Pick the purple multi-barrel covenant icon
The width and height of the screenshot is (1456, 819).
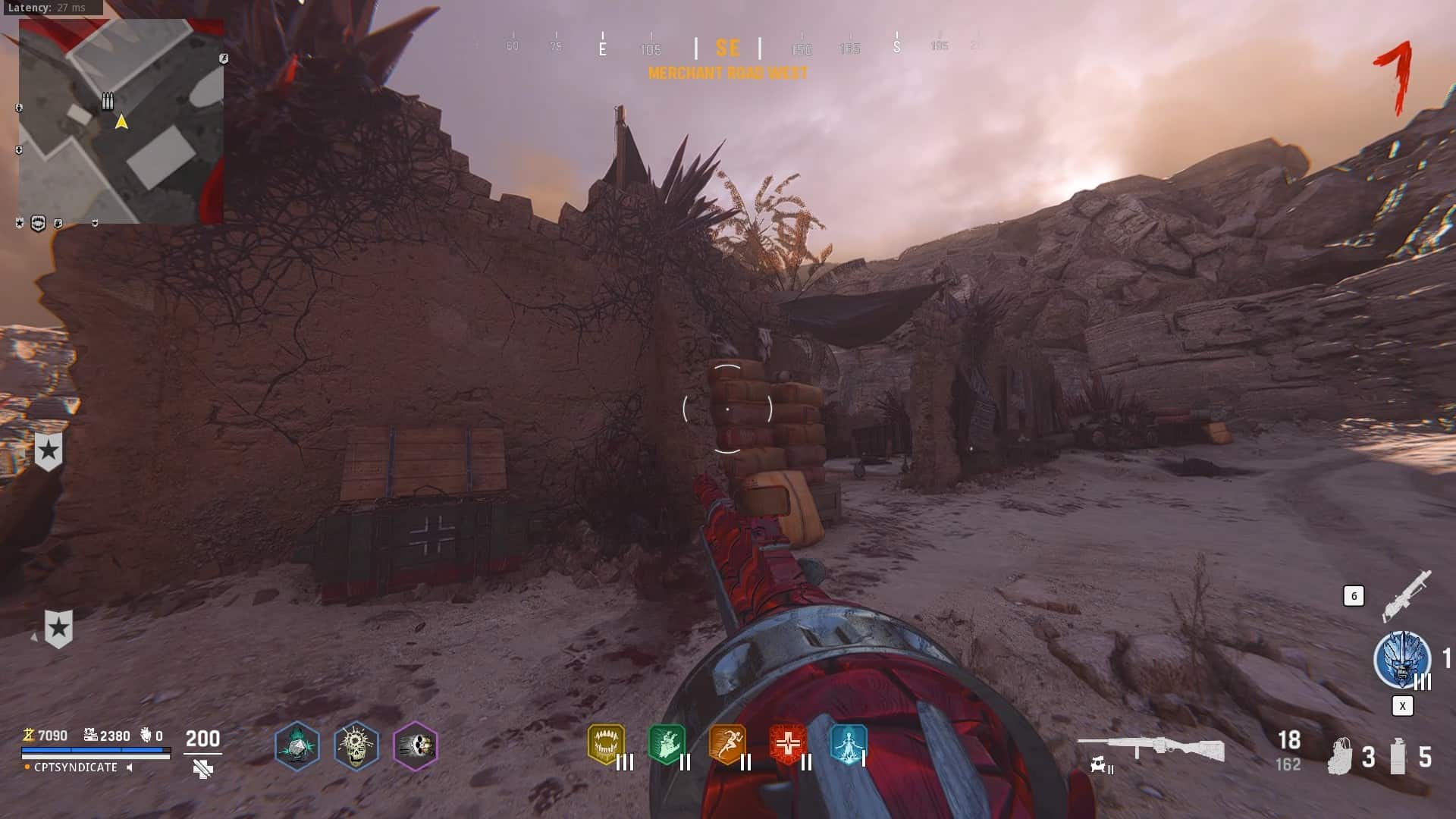pyautogui.click(x=415, y=745)
